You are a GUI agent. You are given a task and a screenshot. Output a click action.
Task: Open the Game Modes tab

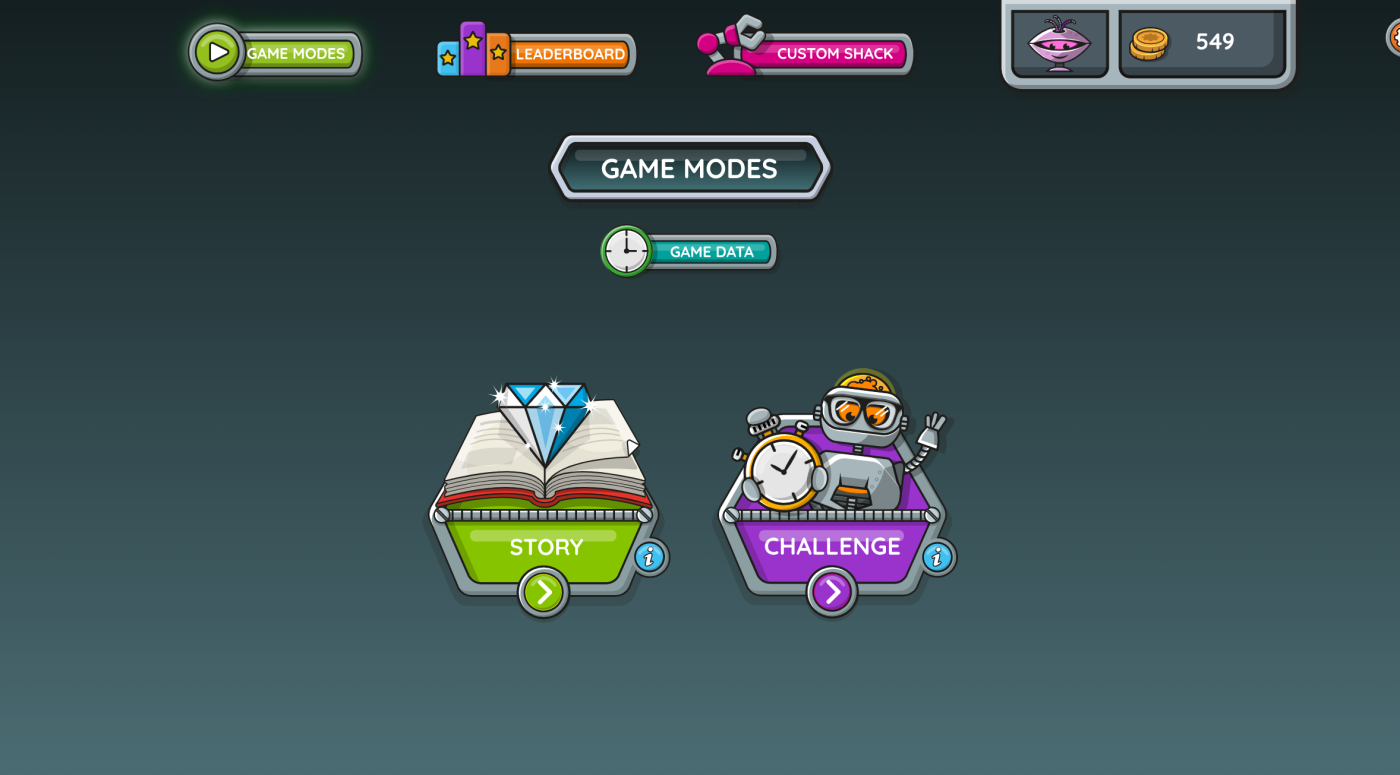coord(277,53)
